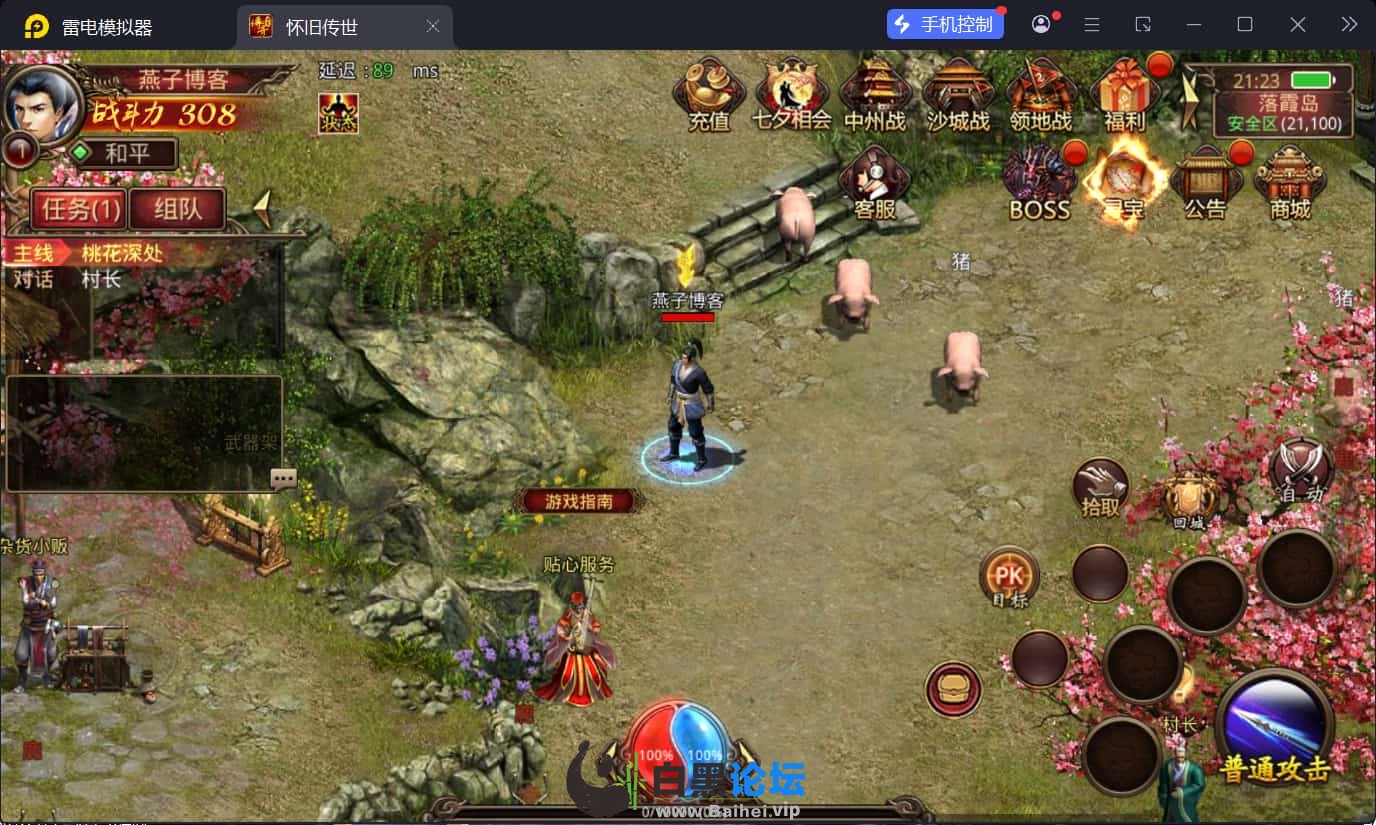This screenshot has height=825, width=1376.
Task: Close the 怀旧传世 emulator tab
Action: 432,26
